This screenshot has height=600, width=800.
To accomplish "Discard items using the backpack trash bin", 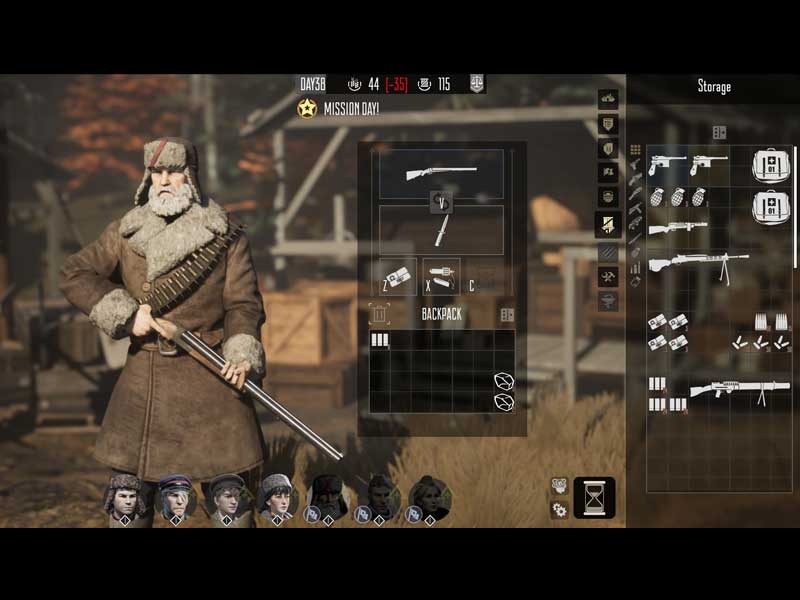I will pyautogui.click(x=378, y=314).
